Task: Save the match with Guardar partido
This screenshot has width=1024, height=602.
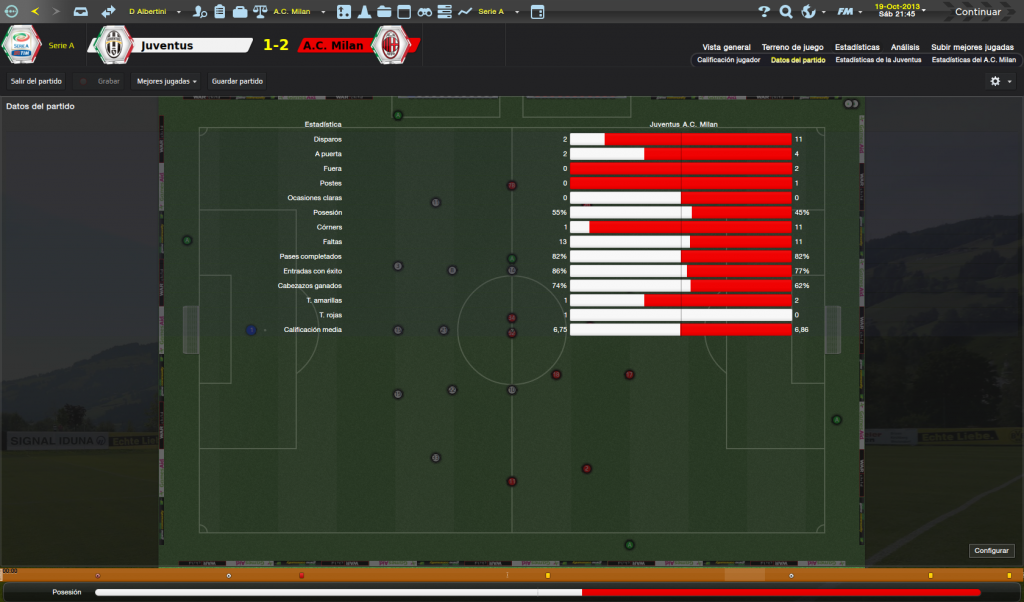Action: pyautogui.click(x=237, y=81)
